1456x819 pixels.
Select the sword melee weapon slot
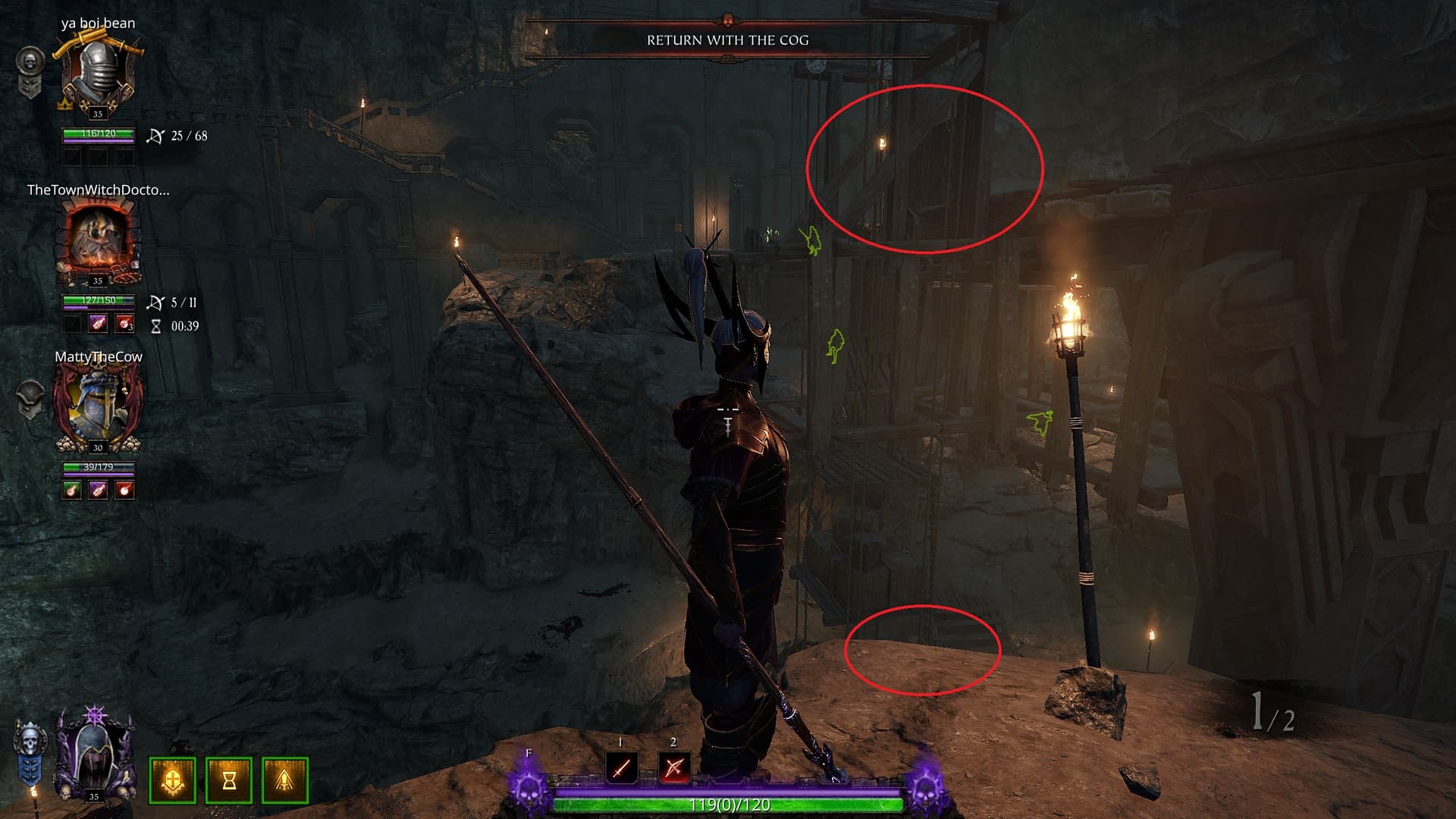tap(622, 768)
